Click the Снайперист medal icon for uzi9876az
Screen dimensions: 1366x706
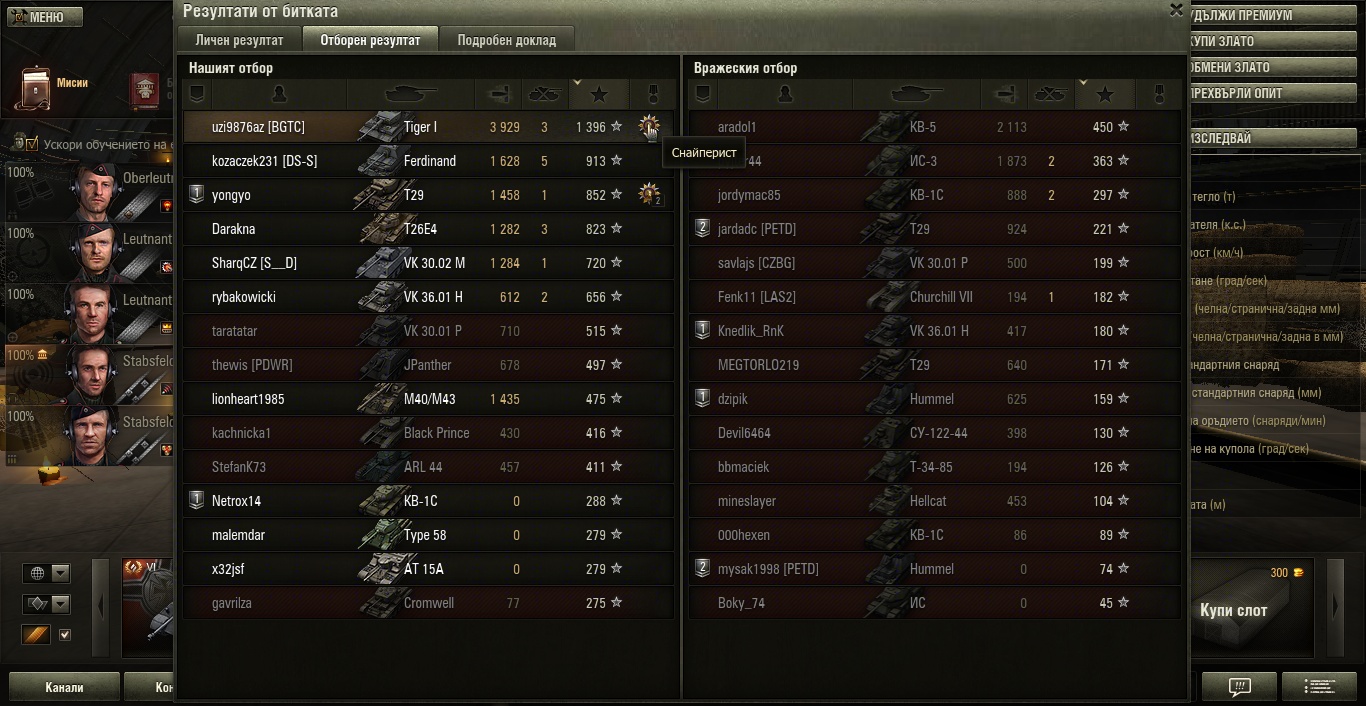click(x=650, y=126)
